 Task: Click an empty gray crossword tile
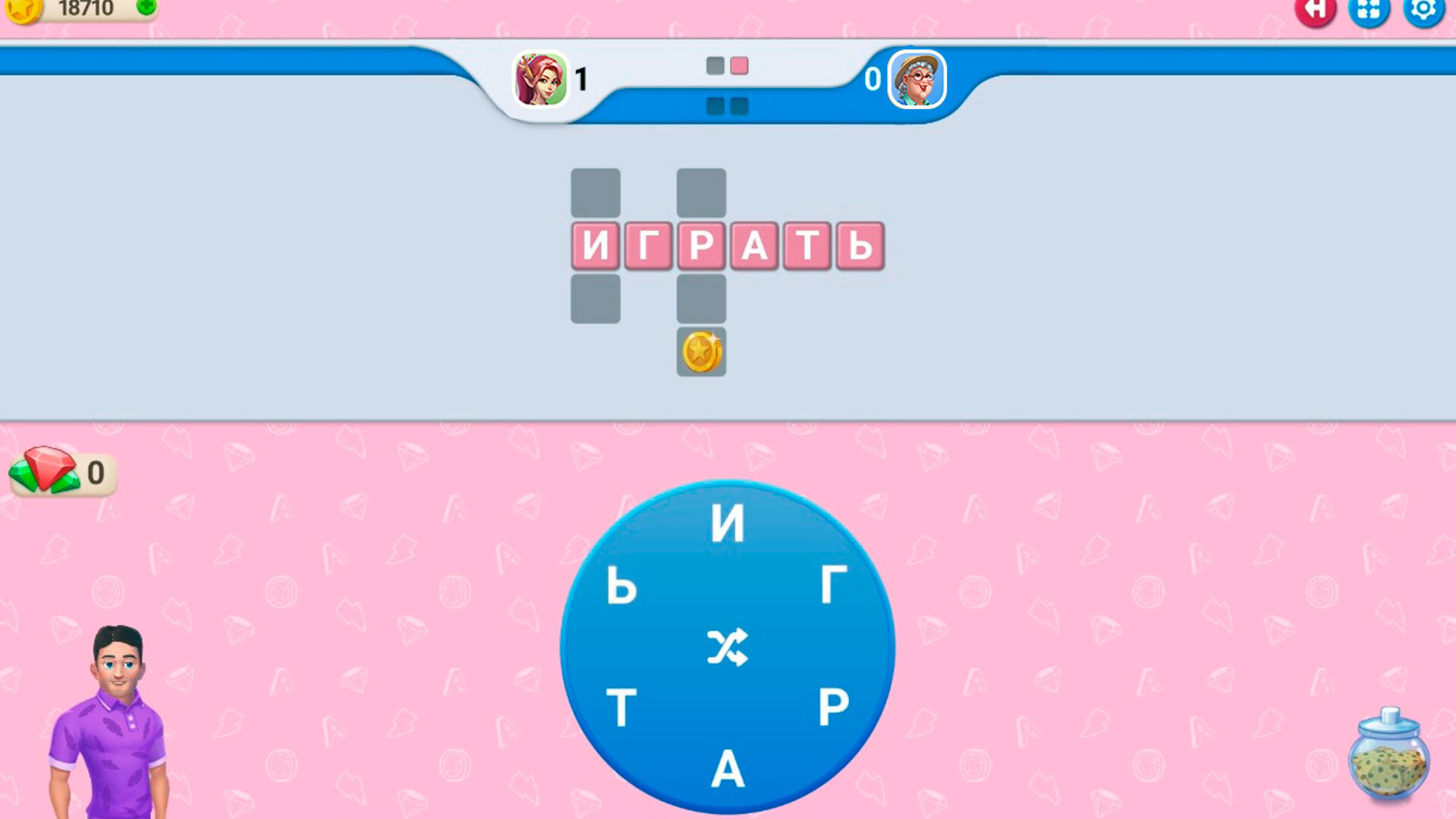tap(595, 193)
